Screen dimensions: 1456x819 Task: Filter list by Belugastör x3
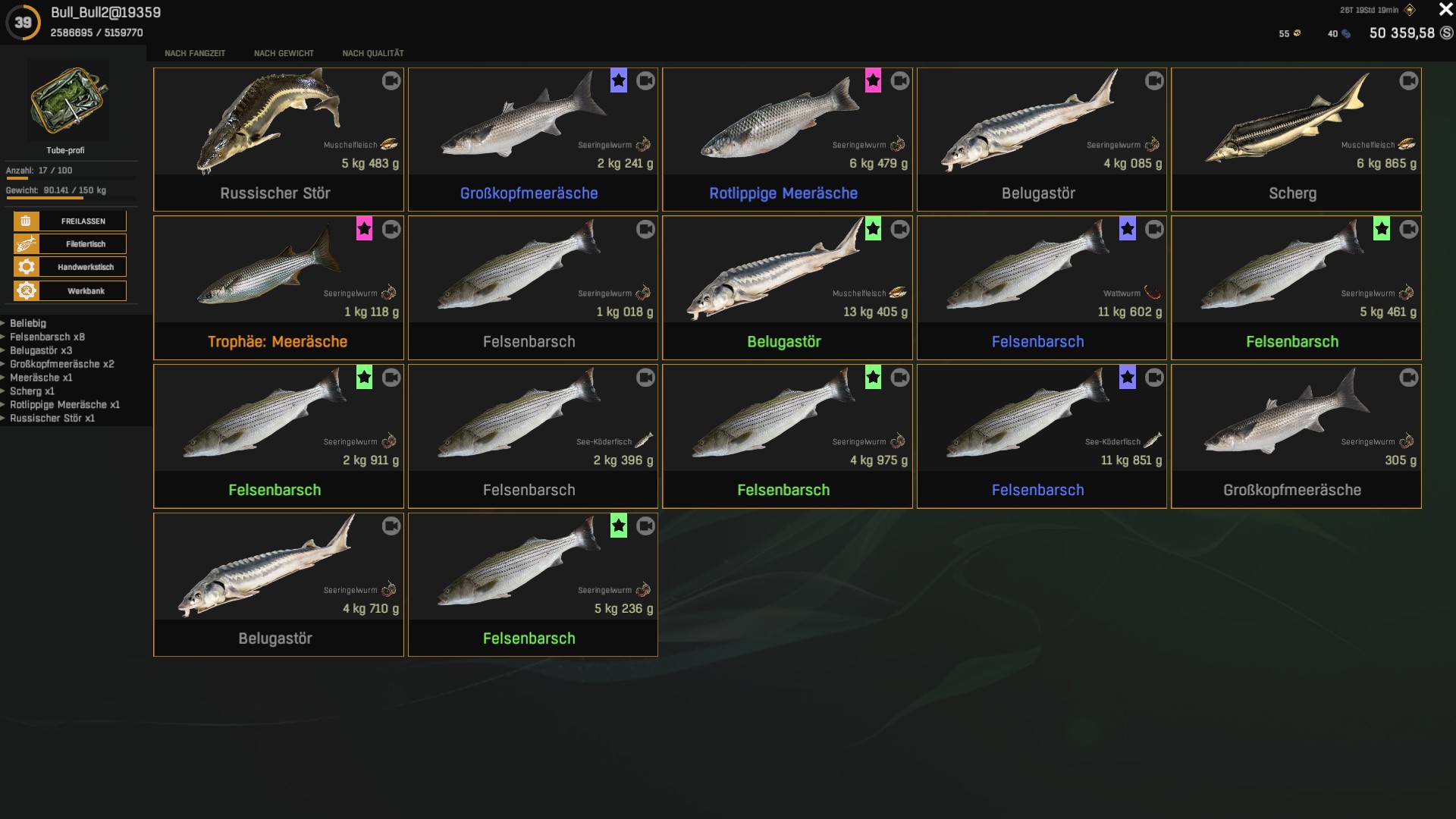point(41,350)
